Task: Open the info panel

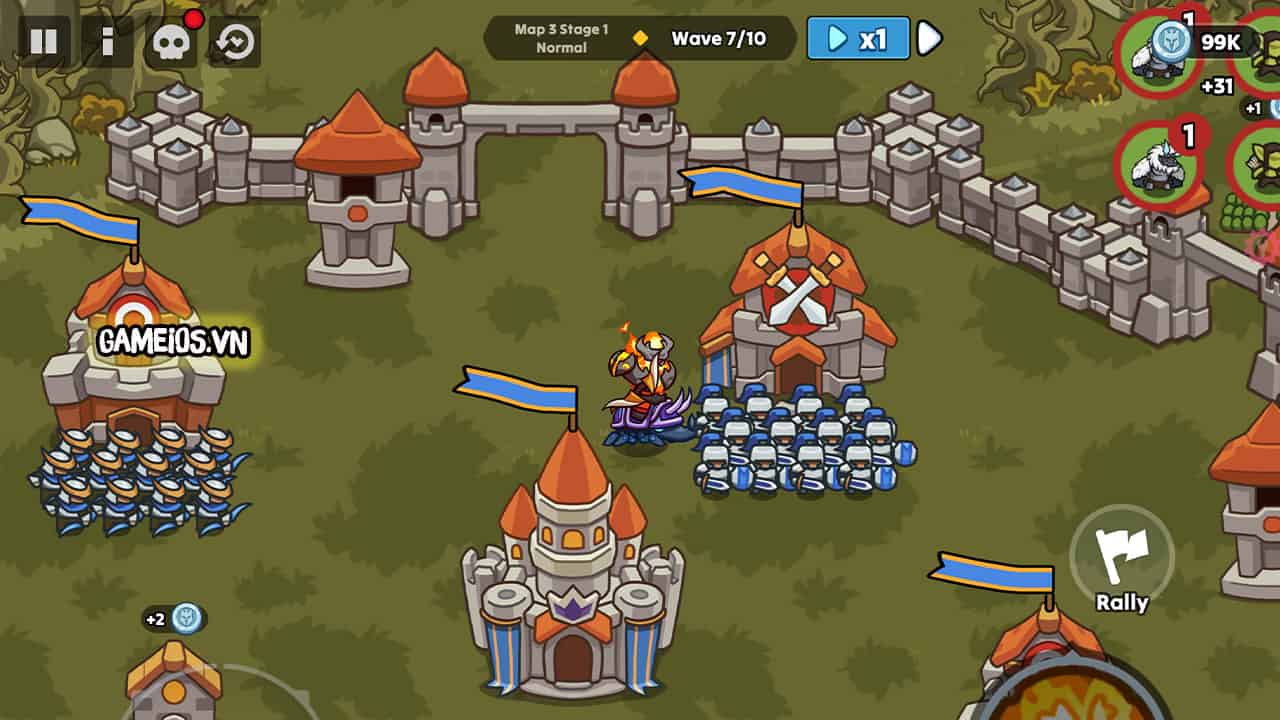Action: coord(107,41)
